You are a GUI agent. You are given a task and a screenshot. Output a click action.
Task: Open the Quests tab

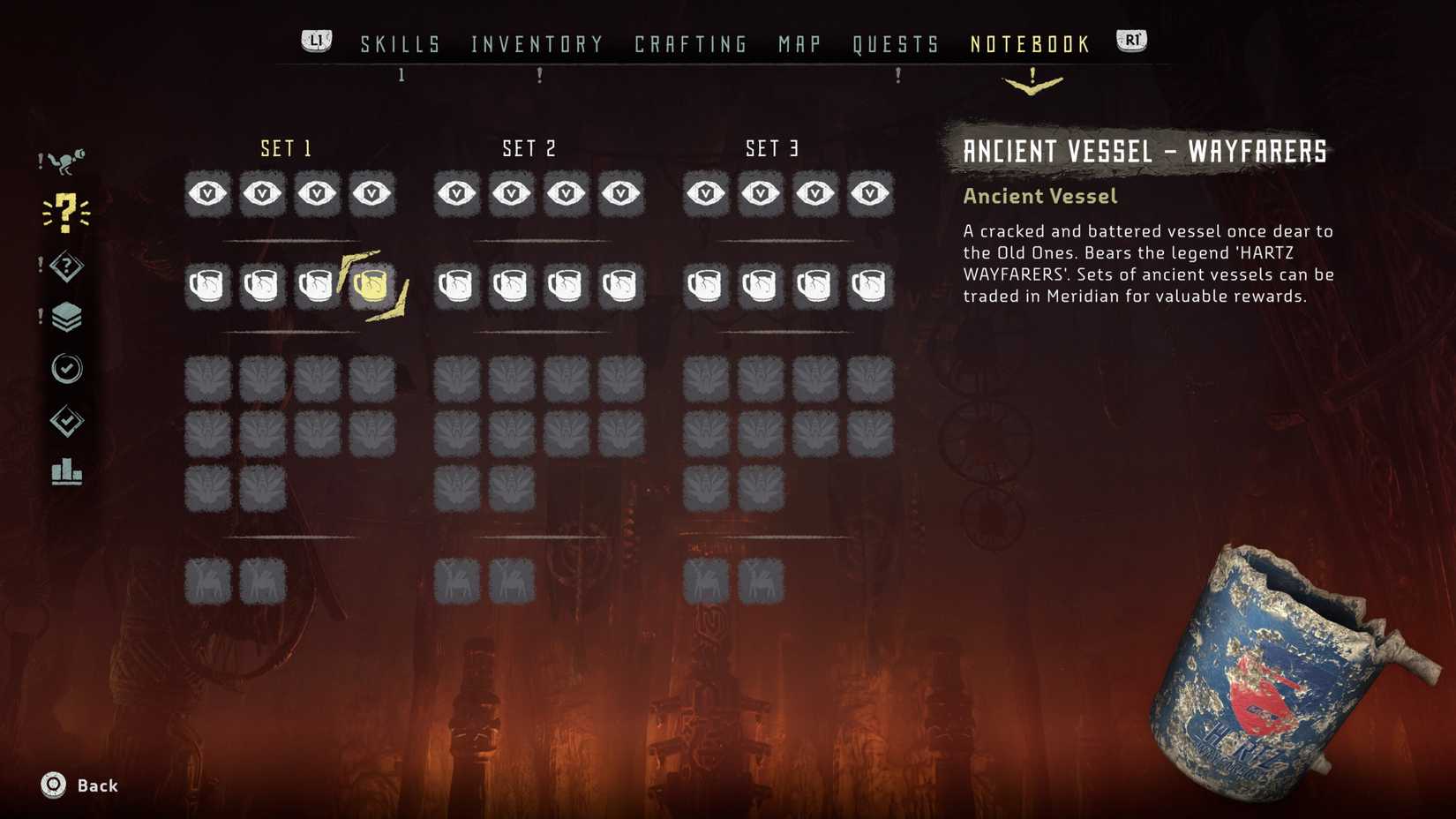[x=897, y=43]
